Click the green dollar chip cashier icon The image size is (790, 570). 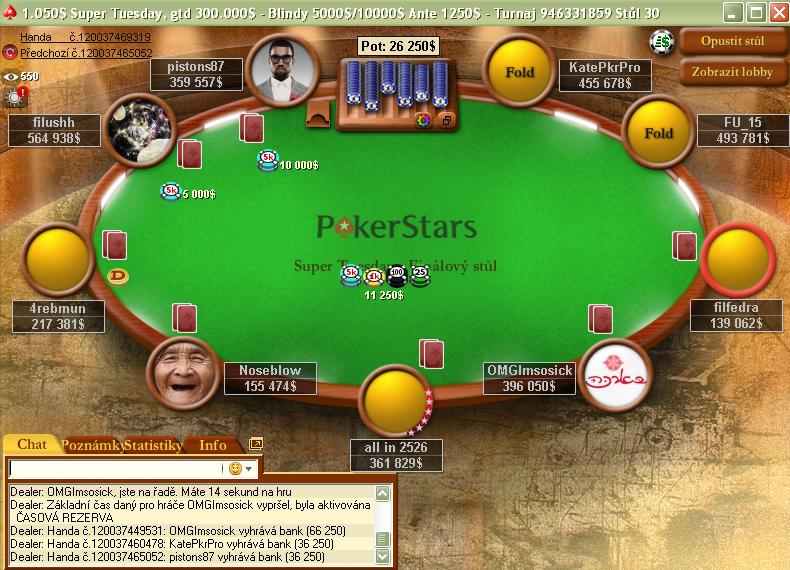[660, 41]
